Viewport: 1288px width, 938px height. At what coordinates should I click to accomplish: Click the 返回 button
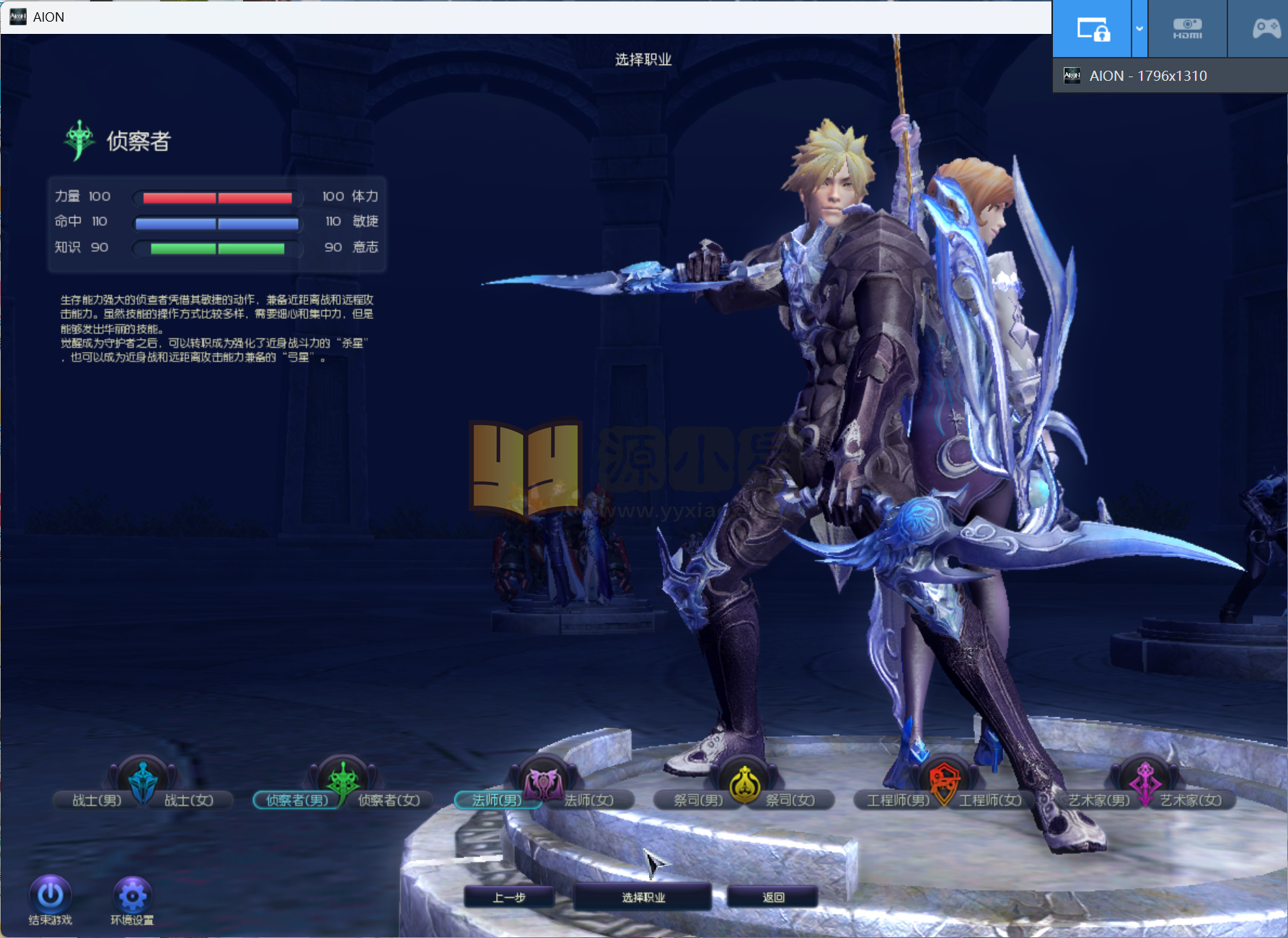pyautogui.click(x=773, y=898)
